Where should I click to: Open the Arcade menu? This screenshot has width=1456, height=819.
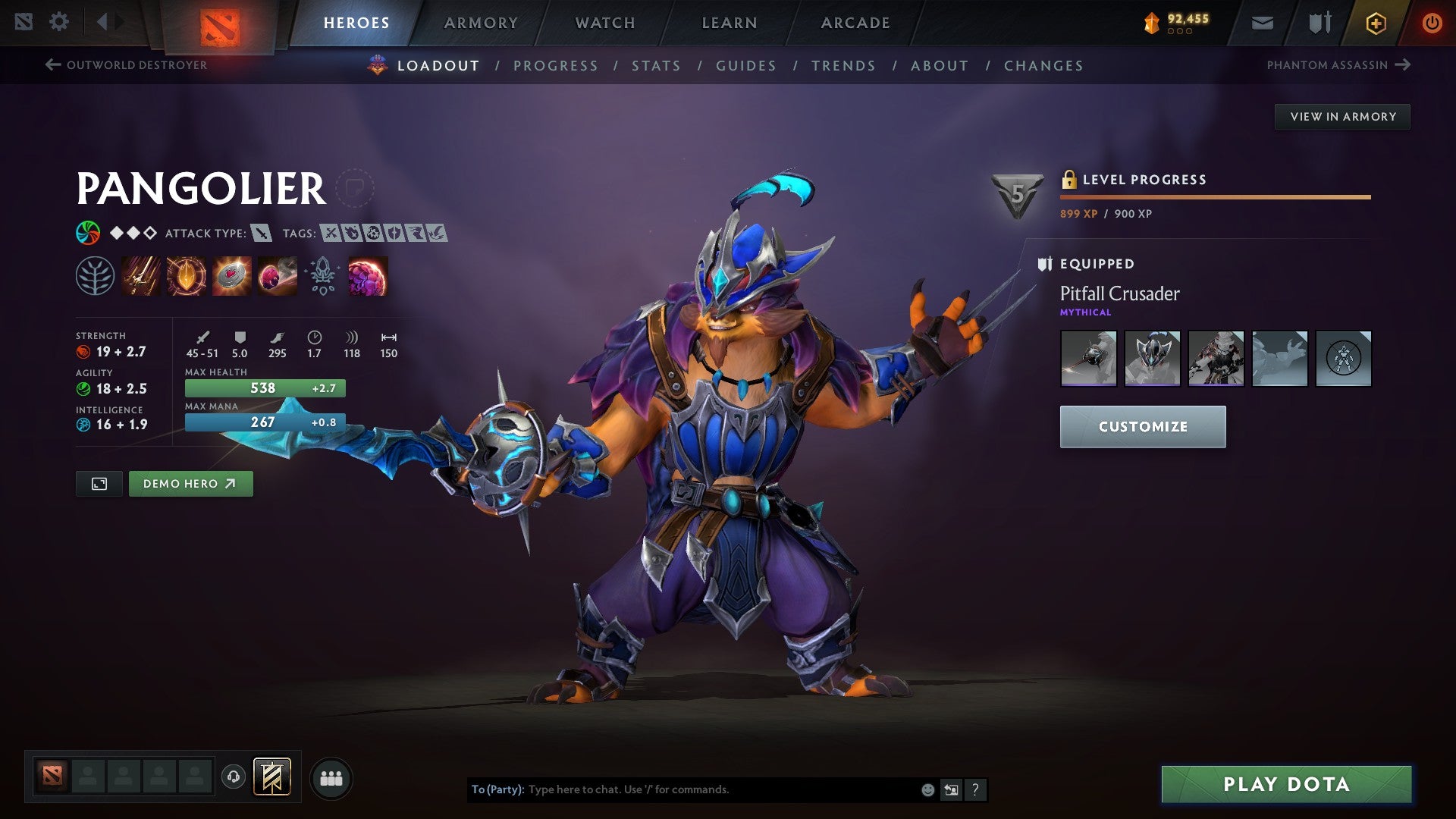point(855,22)
